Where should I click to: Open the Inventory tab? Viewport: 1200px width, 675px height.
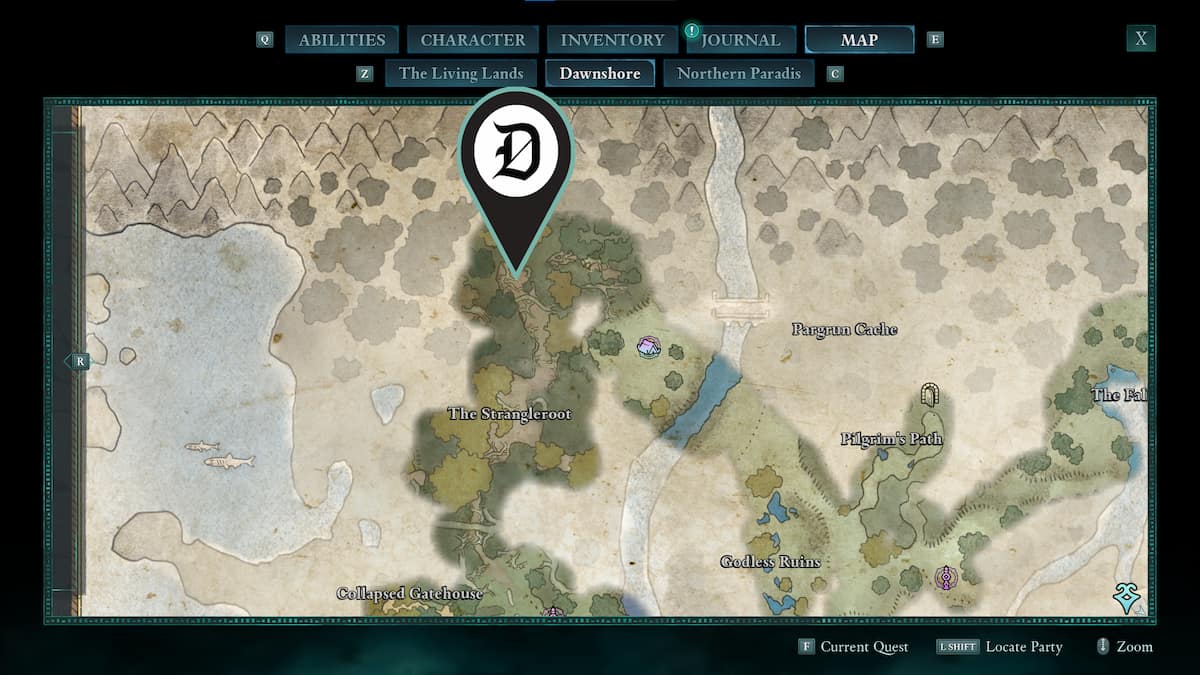[x=612, y=40]
